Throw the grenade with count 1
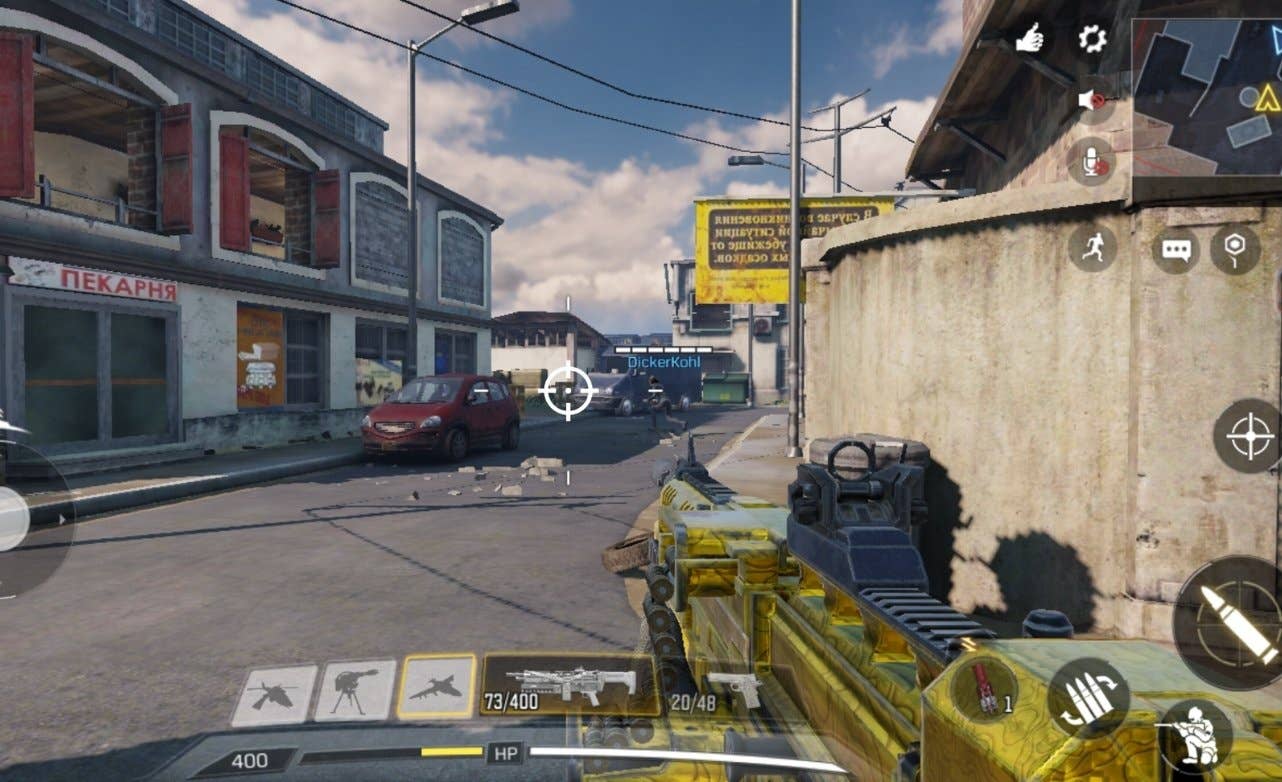This screenshot has height=782, width=1282. point(985,690)
